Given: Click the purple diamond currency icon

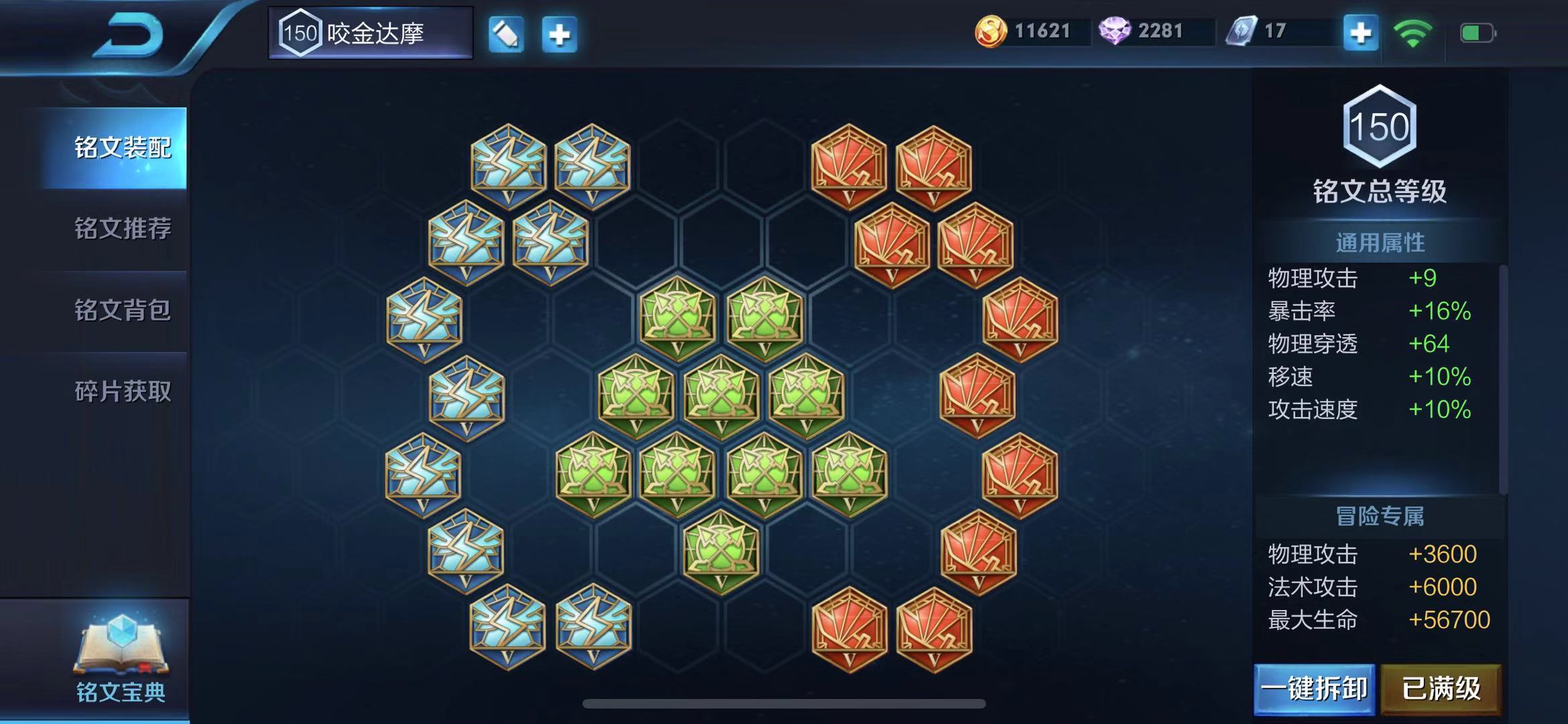Looking at the screenshot, I should [x=1114, y=32].
